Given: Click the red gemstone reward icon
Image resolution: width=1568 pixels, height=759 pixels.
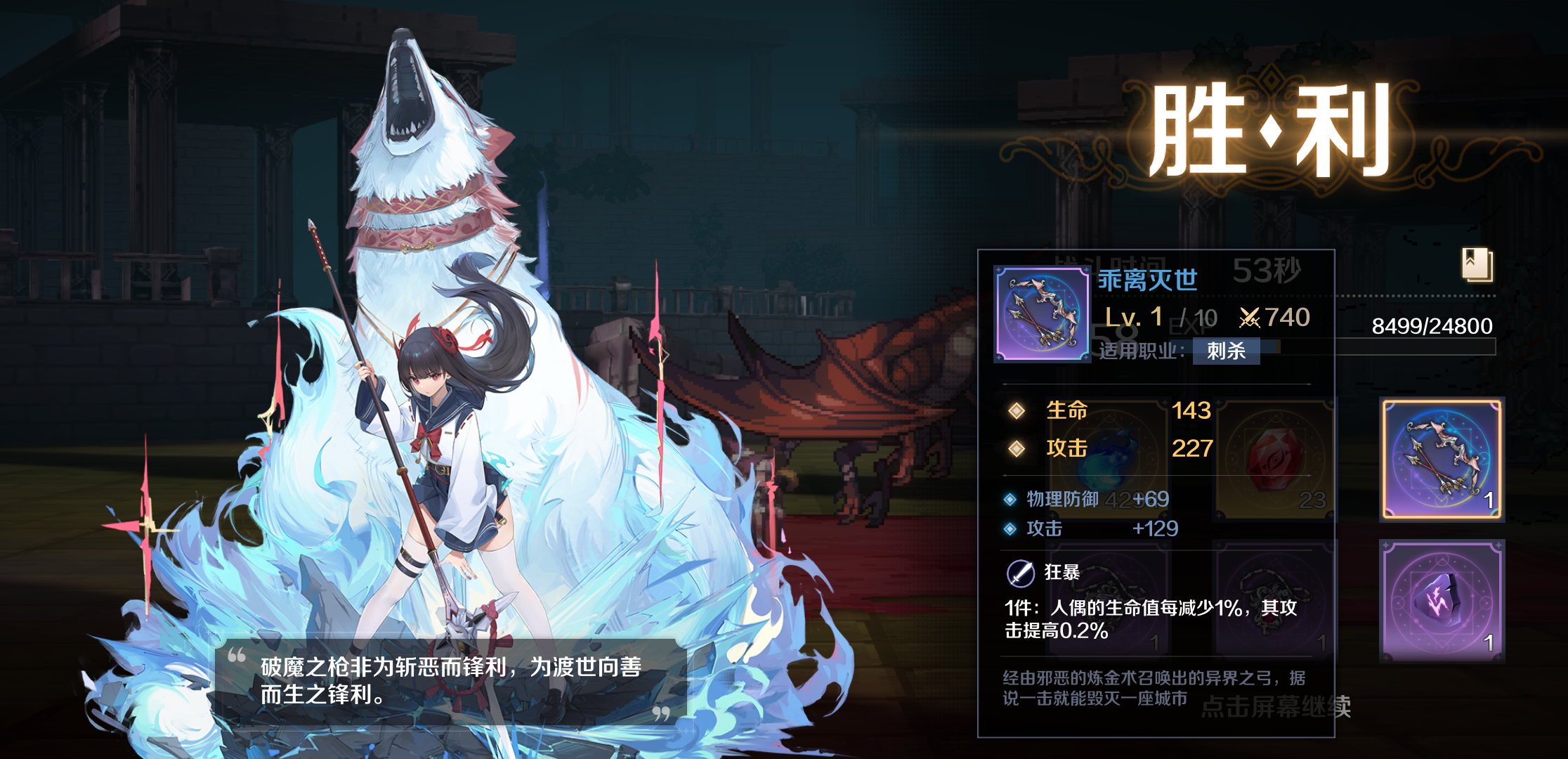Looking at the screenshot, I should pos(1272,460).
